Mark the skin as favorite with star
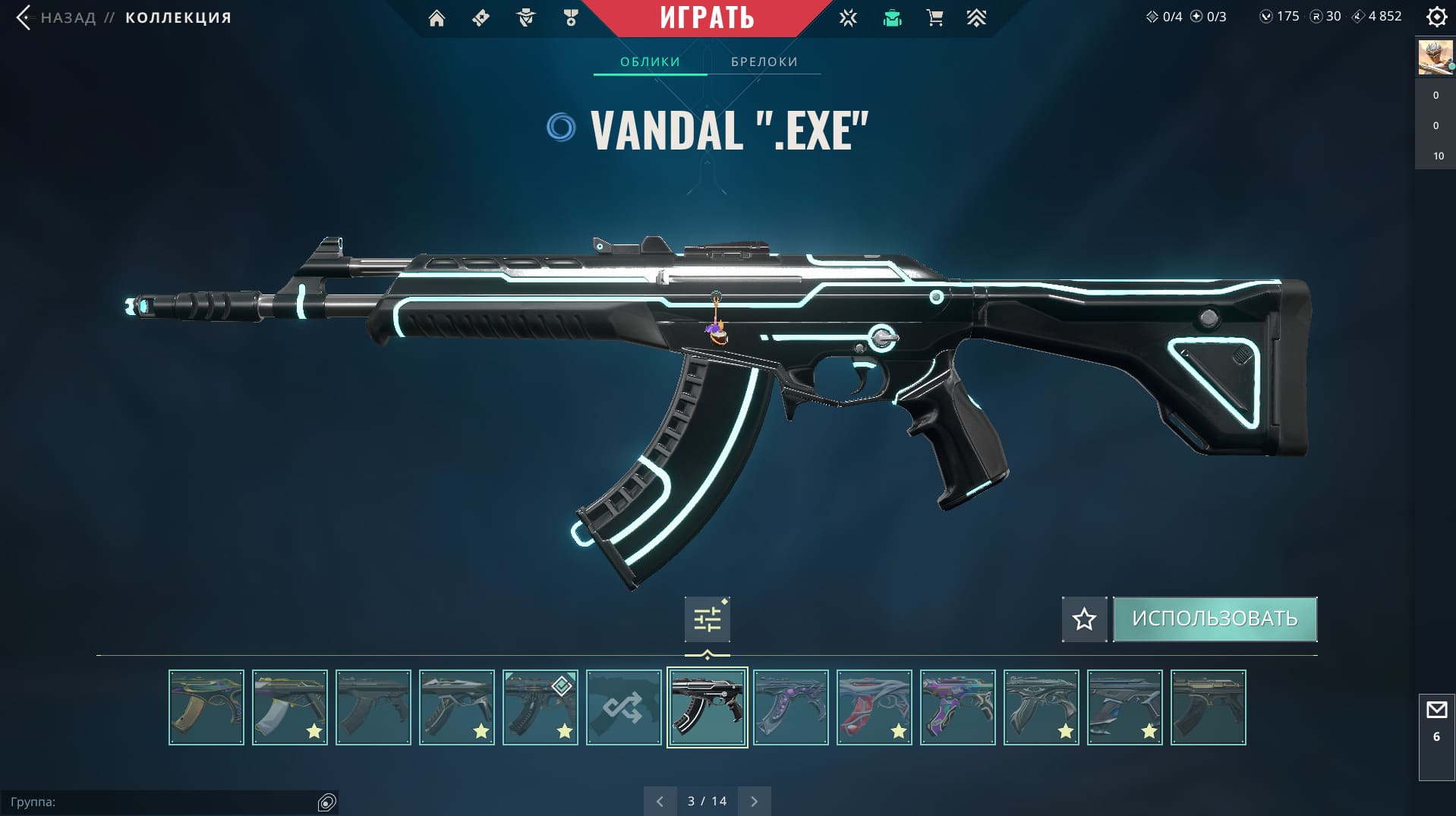The height and width of the screenshot is (816, 1456). point(1084,619)
